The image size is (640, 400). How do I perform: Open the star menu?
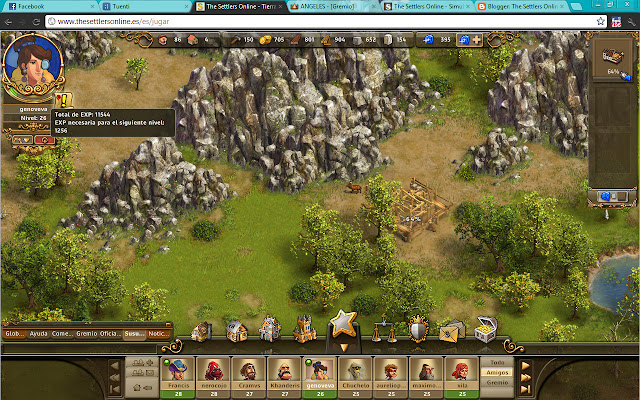pos(343,324)
